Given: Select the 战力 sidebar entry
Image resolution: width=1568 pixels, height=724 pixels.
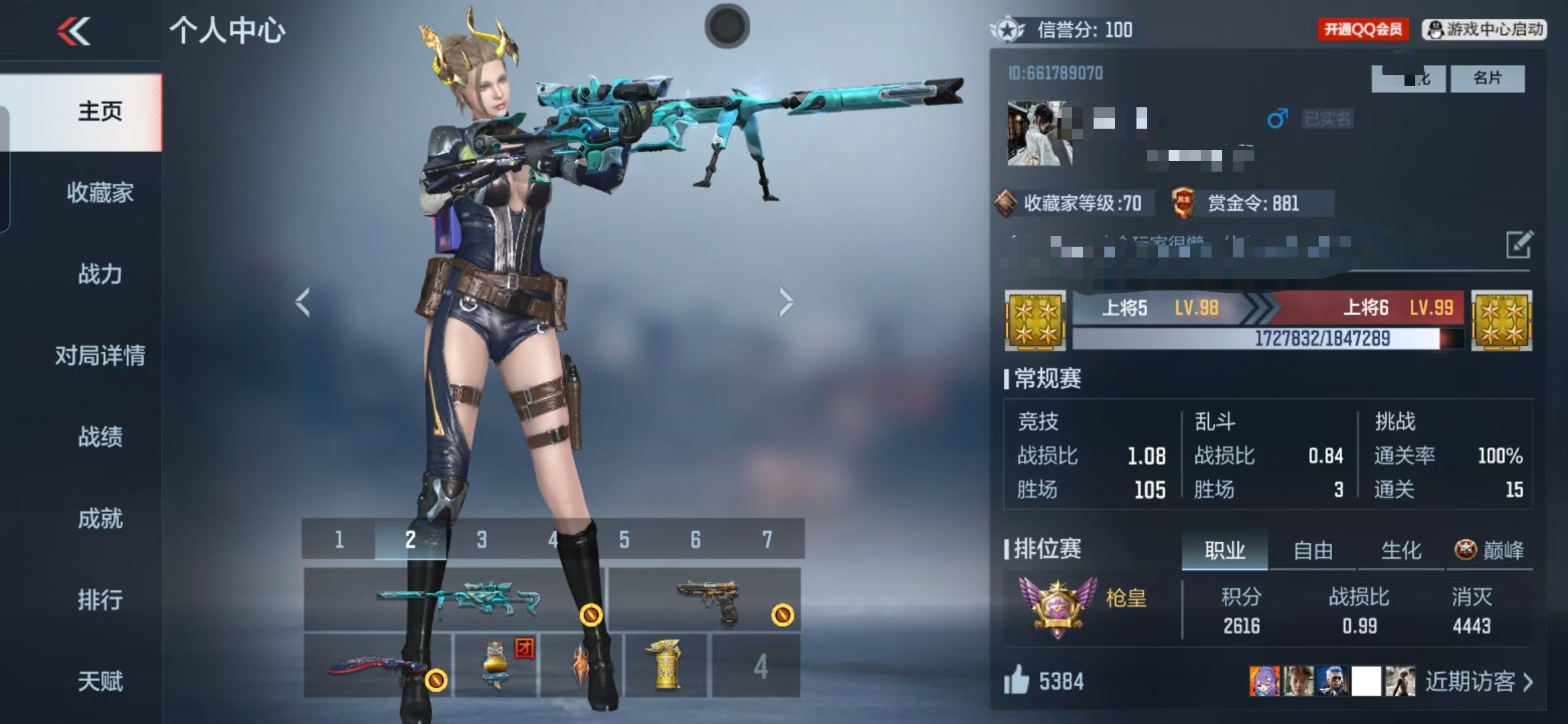Looking at the screenshot, I should tap(100, 274).
